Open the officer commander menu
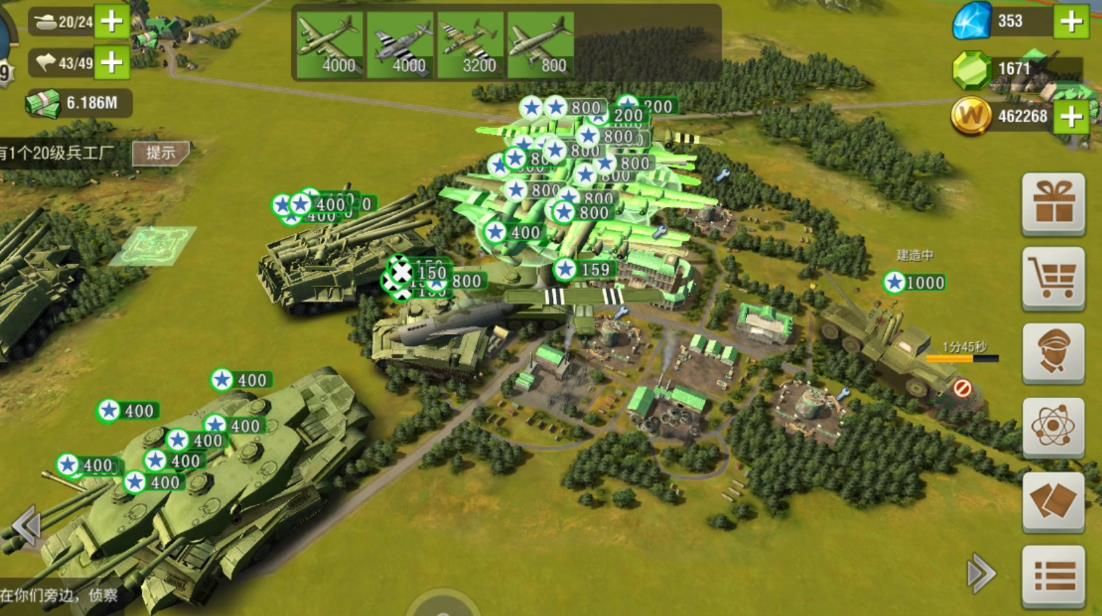 pos(1053,353)
